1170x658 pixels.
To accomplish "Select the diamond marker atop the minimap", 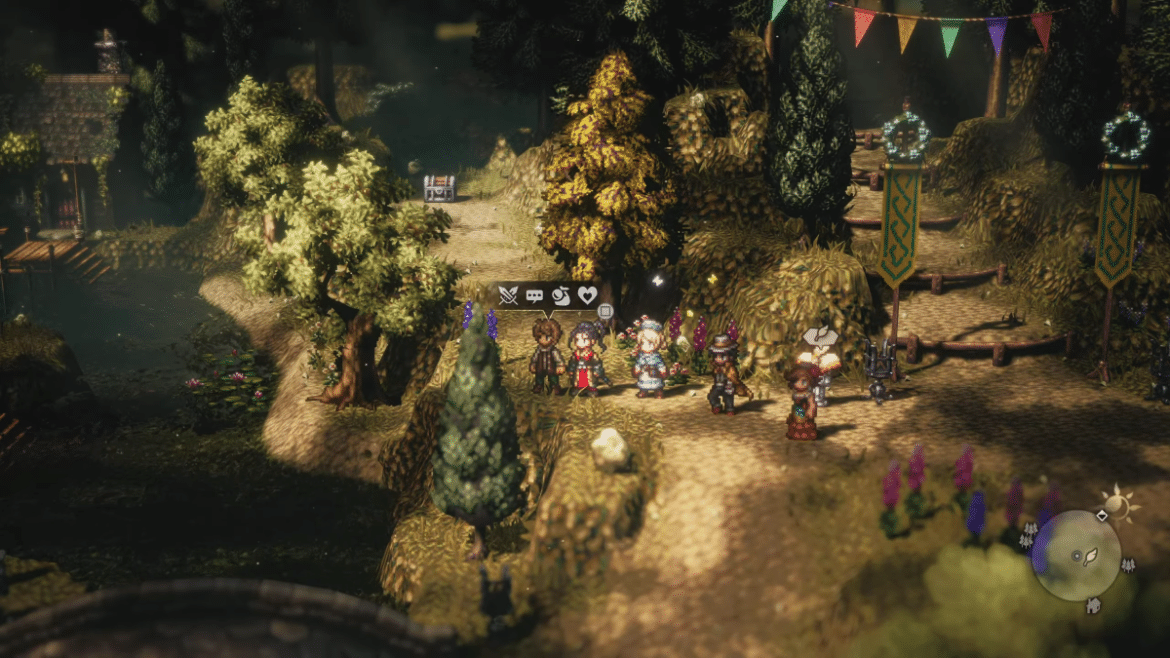I will (x=1101, y=516).
